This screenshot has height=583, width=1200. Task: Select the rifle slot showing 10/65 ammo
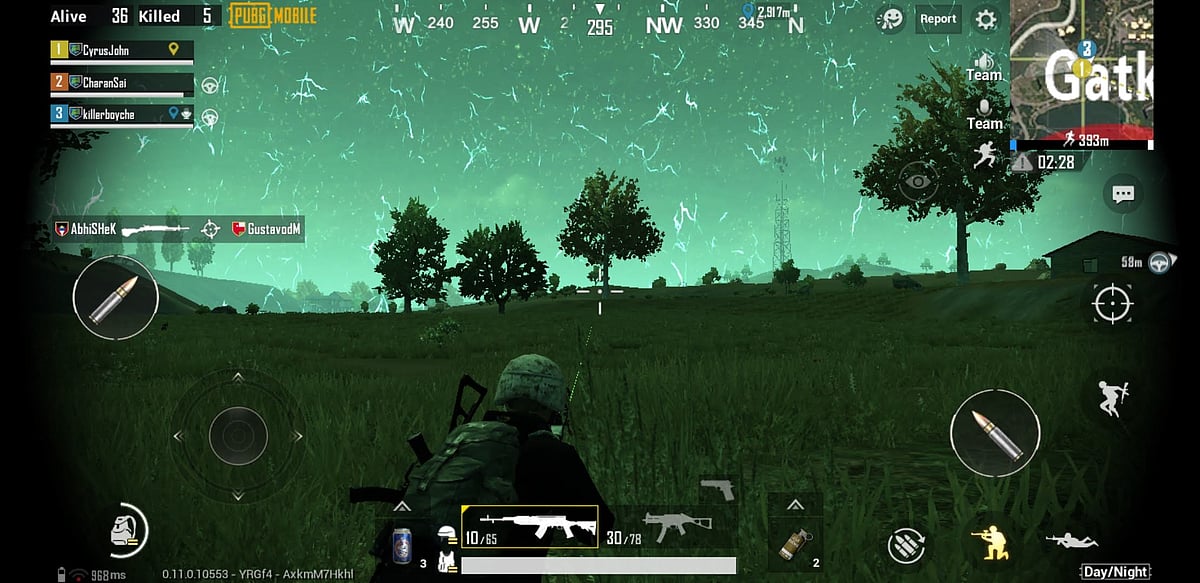point(529,526)
